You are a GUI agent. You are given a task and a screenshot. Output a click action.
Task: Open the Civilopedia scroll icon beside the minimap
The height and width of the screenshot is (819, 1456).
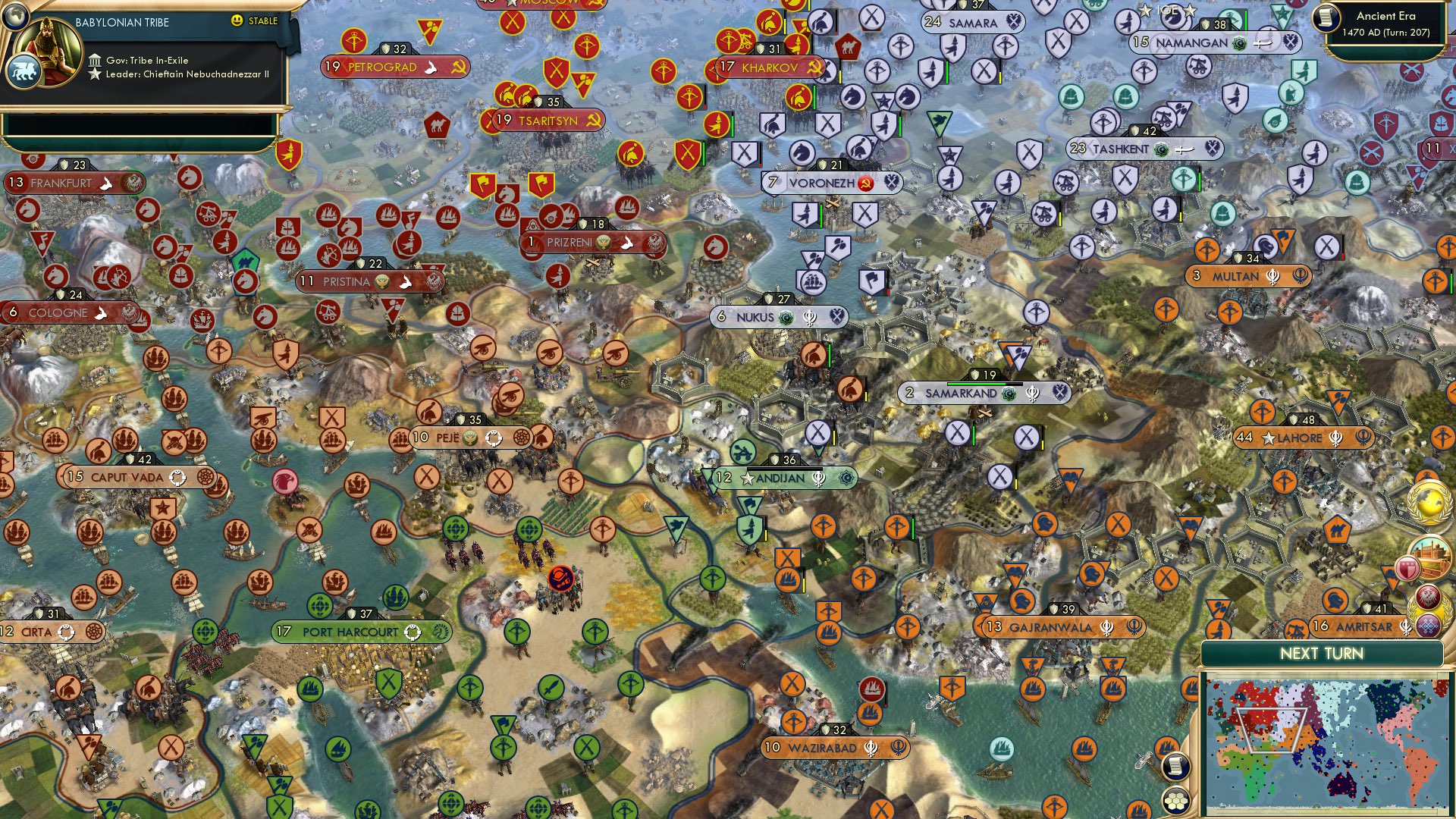[1175, 767]
